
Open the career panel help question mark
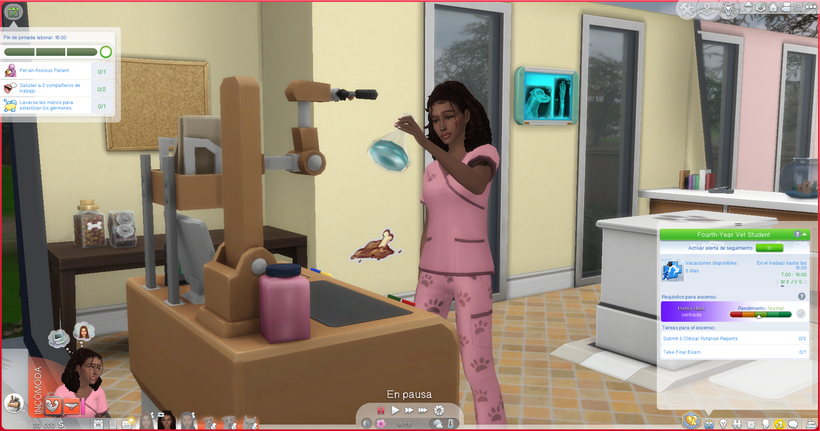tap(796, 234)
